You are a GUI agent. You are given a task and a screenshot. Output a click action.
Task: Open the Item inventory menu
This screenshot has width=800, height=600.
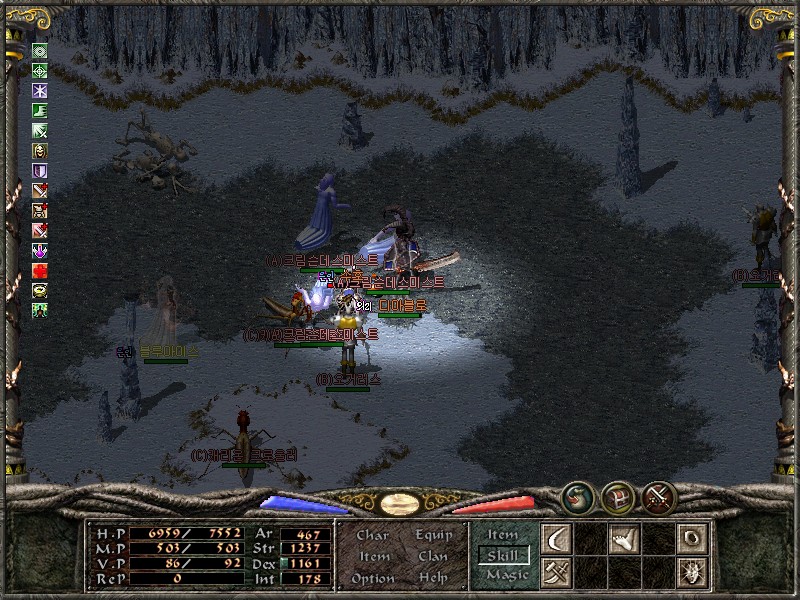tap(374, 556)
